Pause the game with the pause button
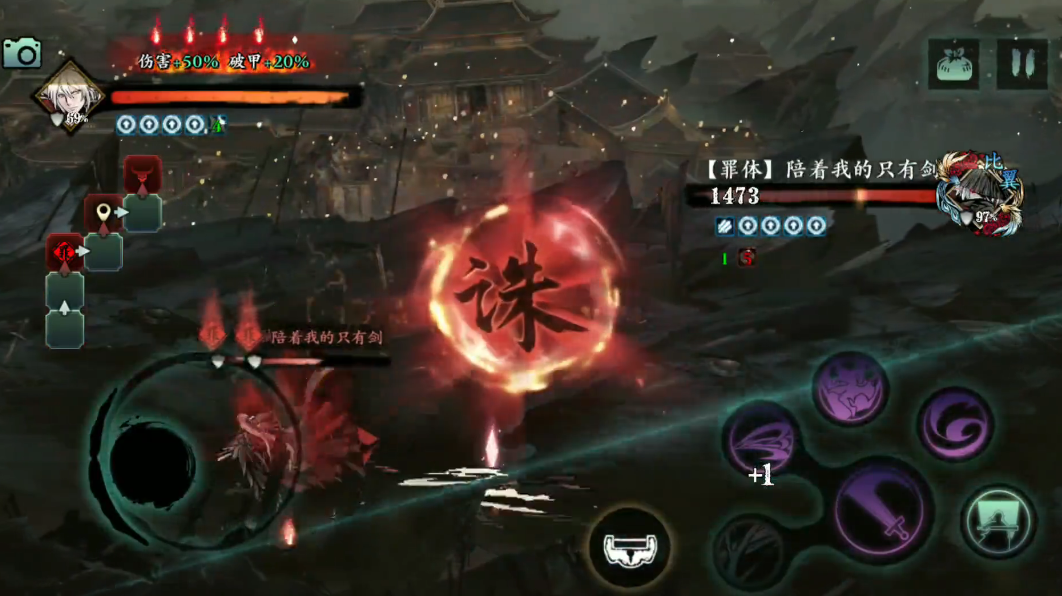1062x596 pixels. (1022, 65)
